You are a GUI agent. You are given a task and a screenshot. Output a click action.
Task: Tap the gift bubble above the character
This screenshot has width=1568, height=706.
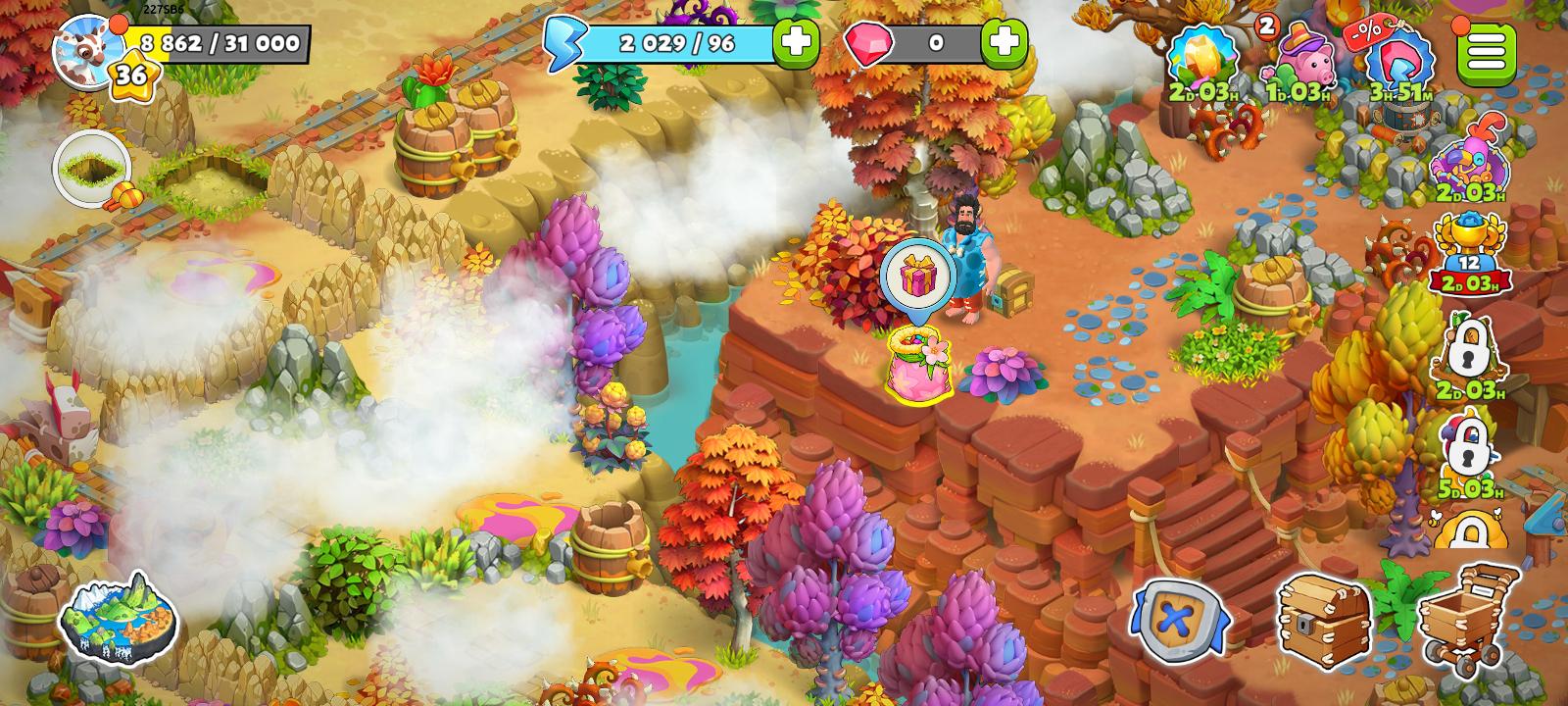click(x=919, y=277)
